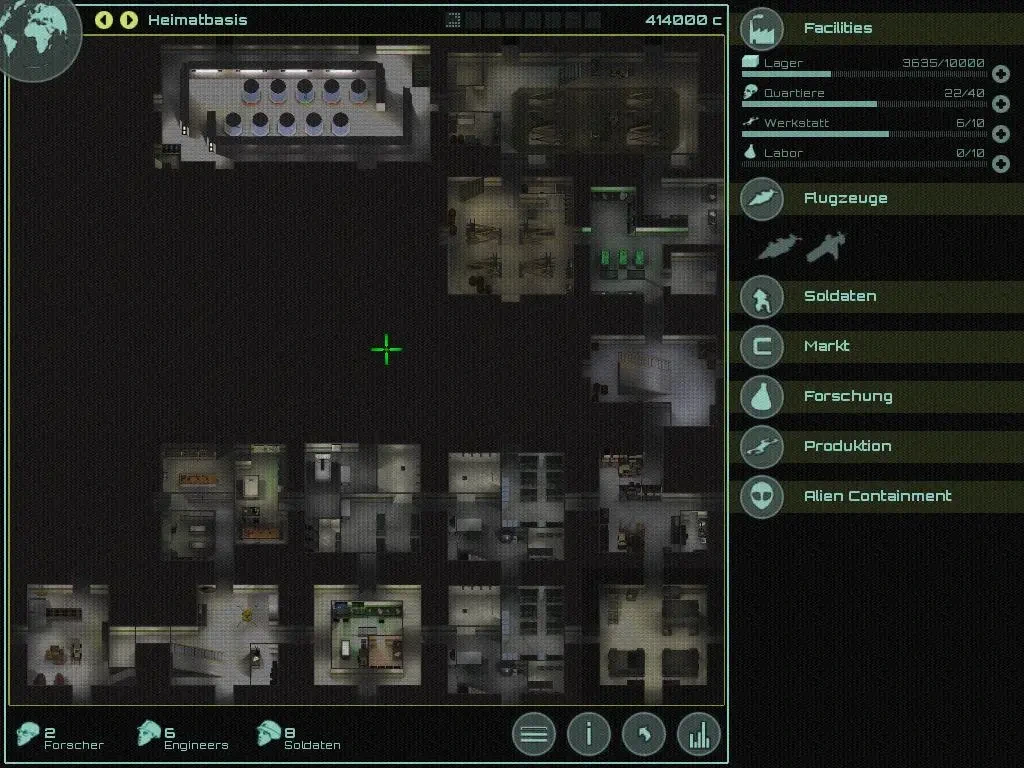
Task: Open the Produktion menu
Action: [847, 446]
